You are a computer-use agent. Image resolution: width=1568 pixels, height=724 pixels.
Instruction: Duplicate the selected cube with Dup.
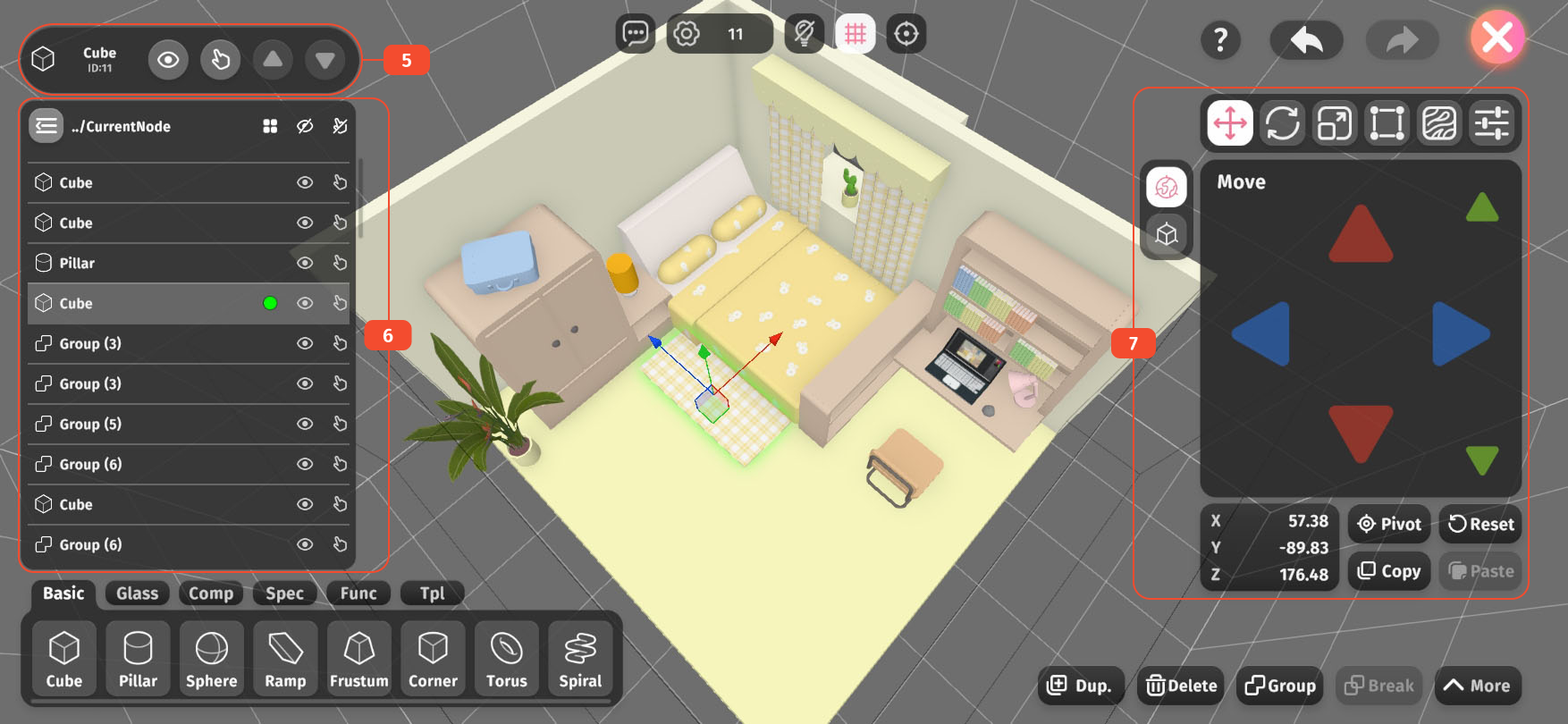tap(1080, 686)
